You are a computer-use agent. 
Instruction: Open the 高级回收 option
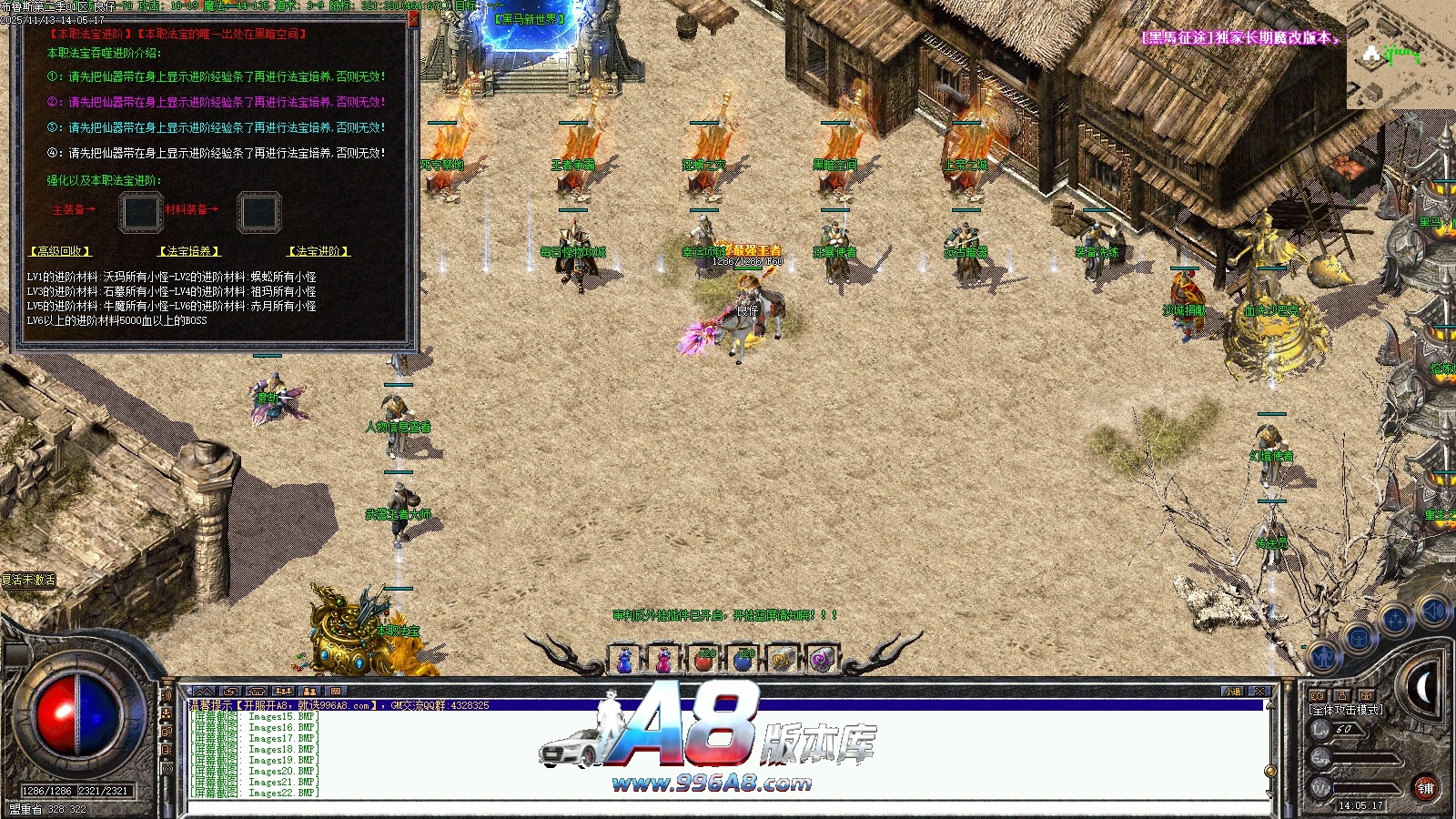(x=61, y=251)
